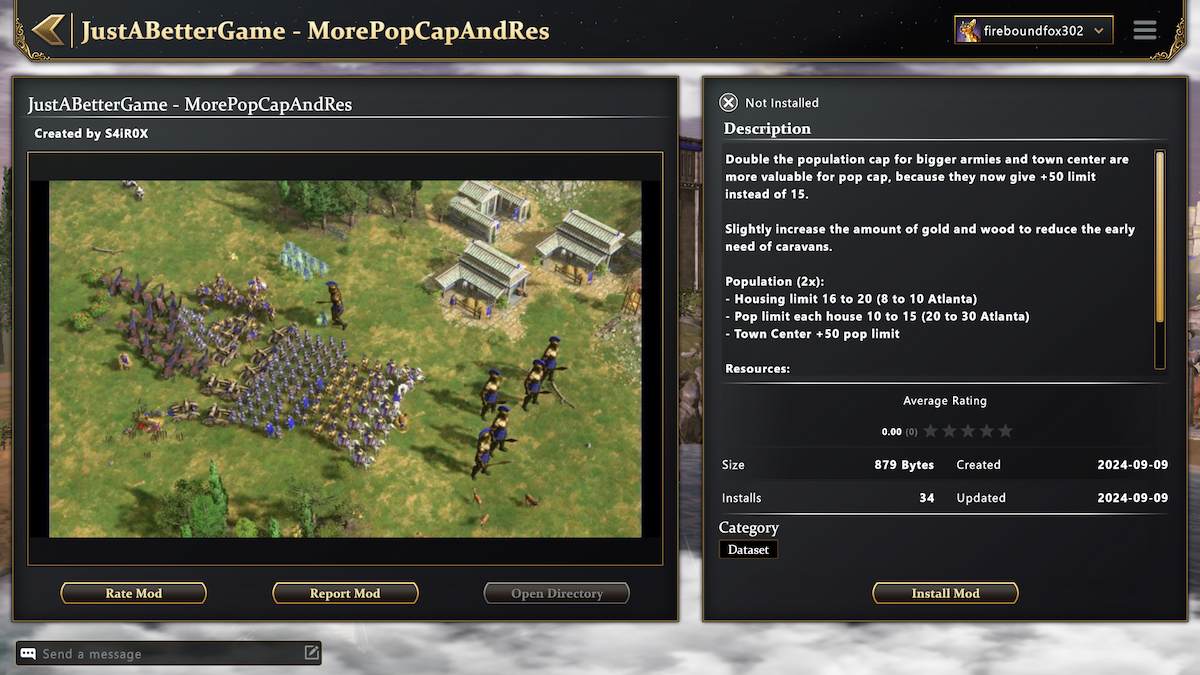Screen dimensions: 1200x675
Task: Open the hamburger menu
Action: pos(1145,31)
